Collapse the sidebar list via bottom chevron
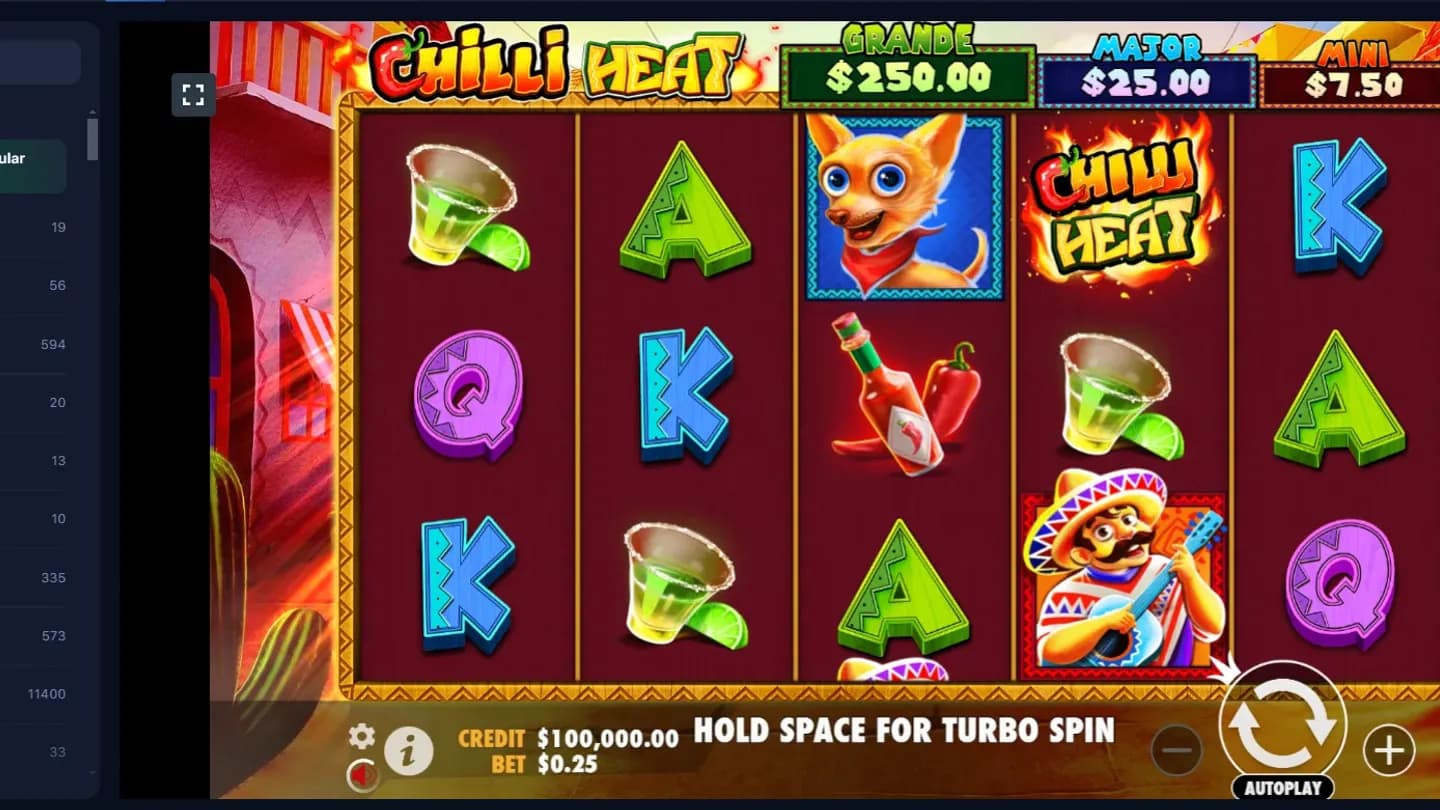Screen dimensions: 1440x810 click(x=93, y=771)
